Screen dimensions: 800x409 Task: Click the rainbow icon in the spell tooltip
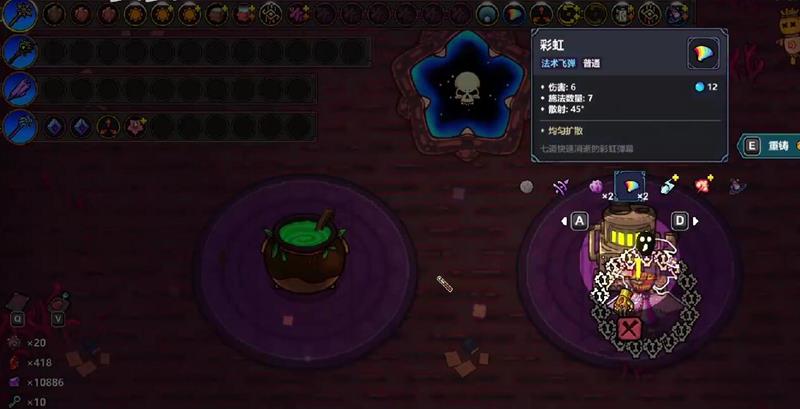click(704, 54)
